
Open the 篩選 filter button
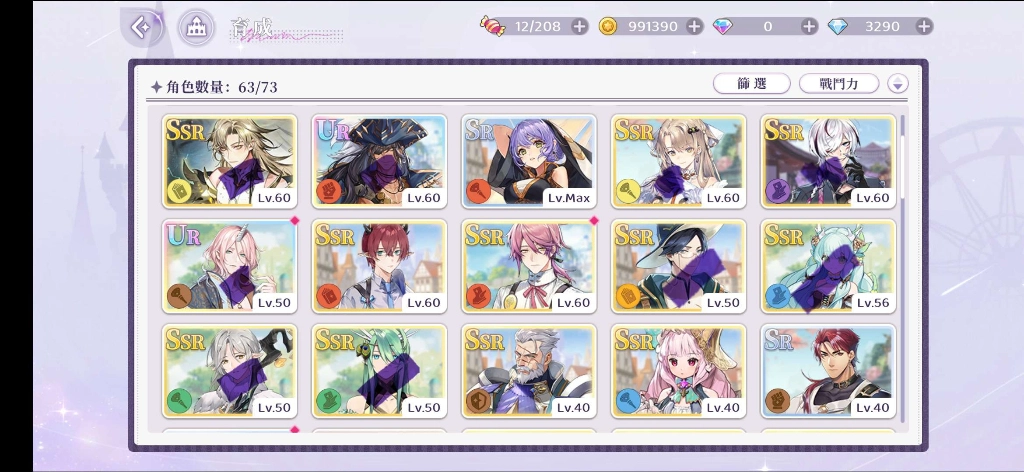tap(751, 84)
